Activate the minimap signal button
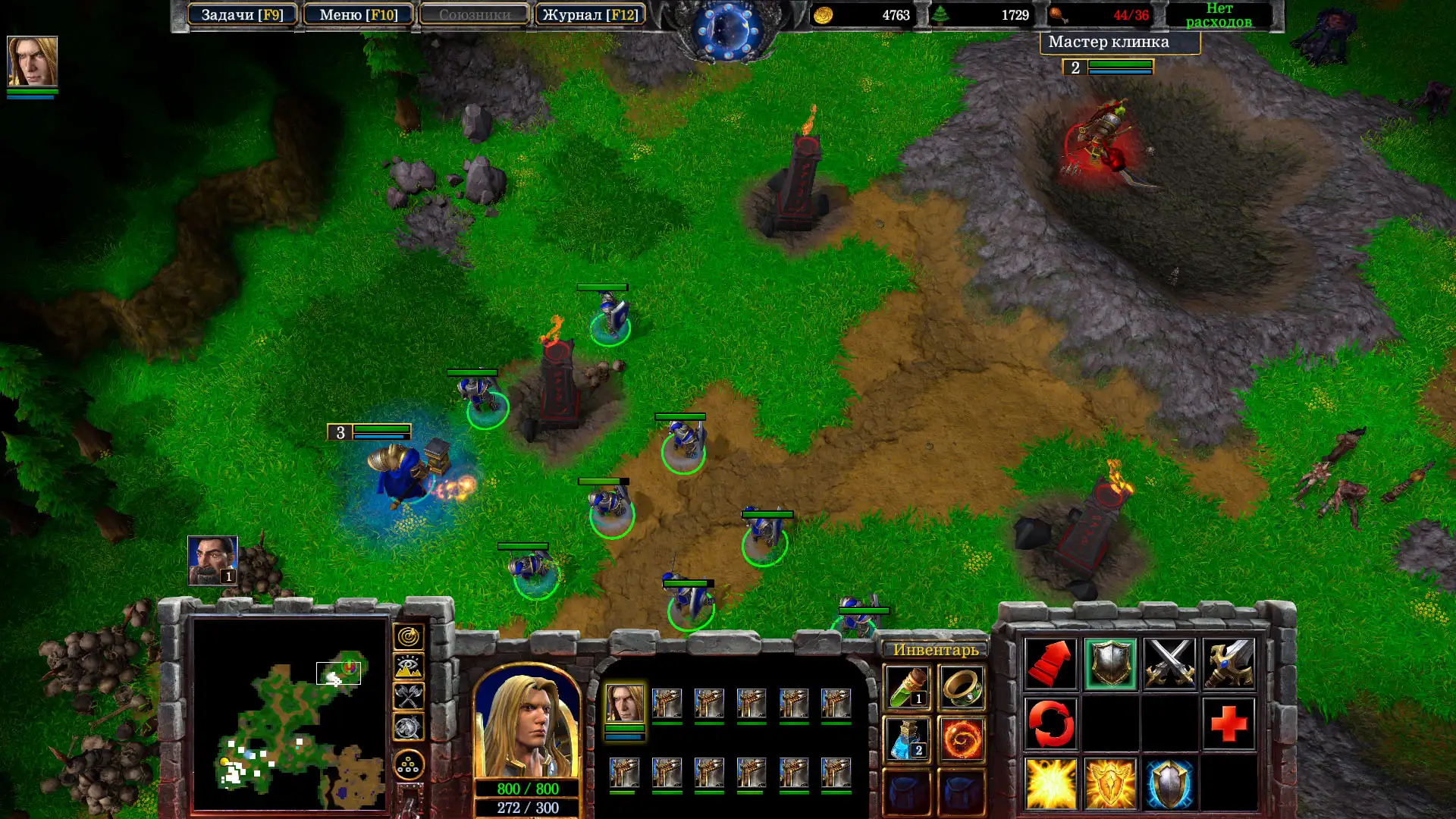The image size is (1456, 819). [408, 637]
